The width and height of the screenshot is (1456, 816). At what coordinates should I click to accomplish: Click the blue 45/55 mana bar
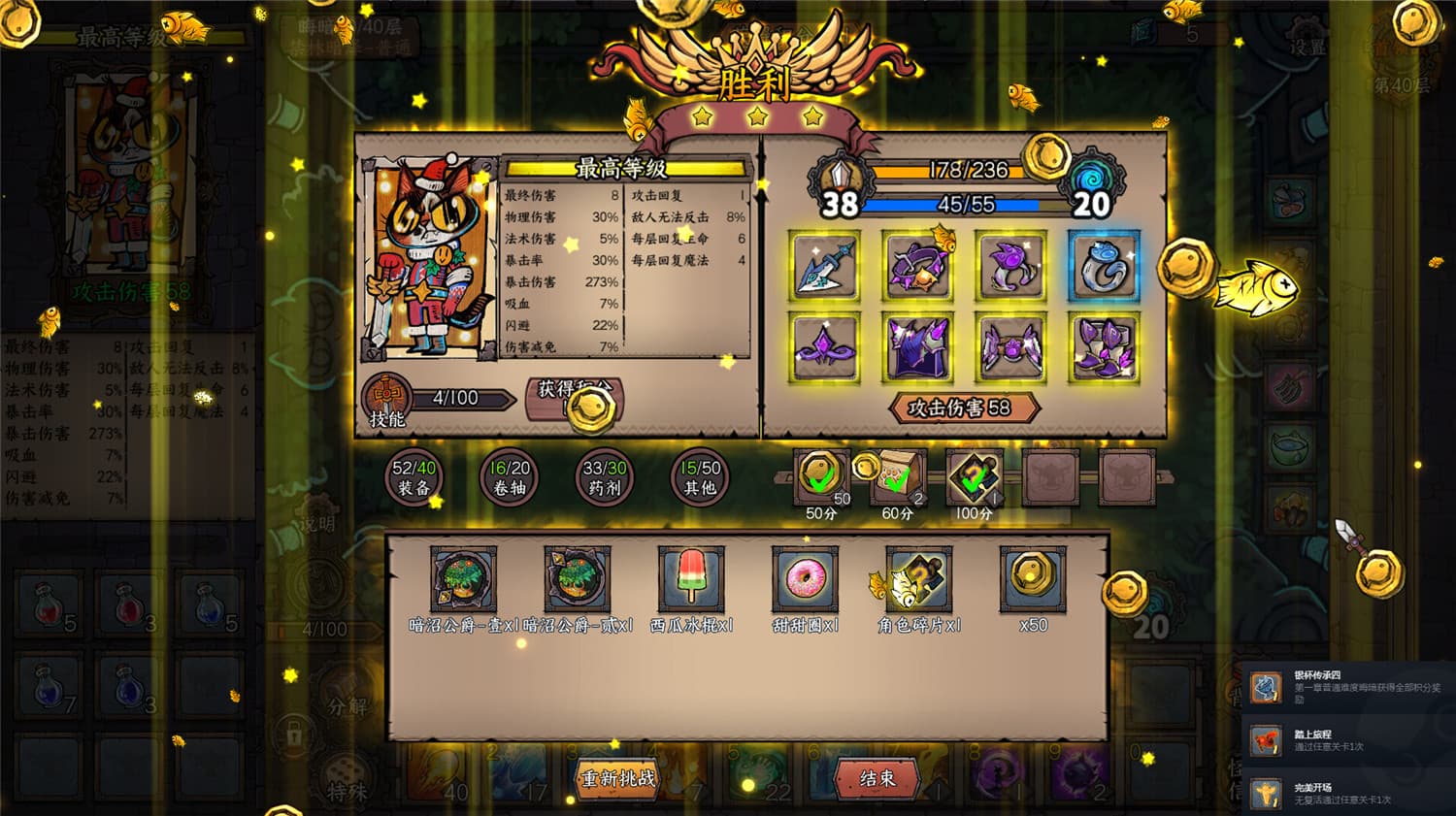coord(963,204)
